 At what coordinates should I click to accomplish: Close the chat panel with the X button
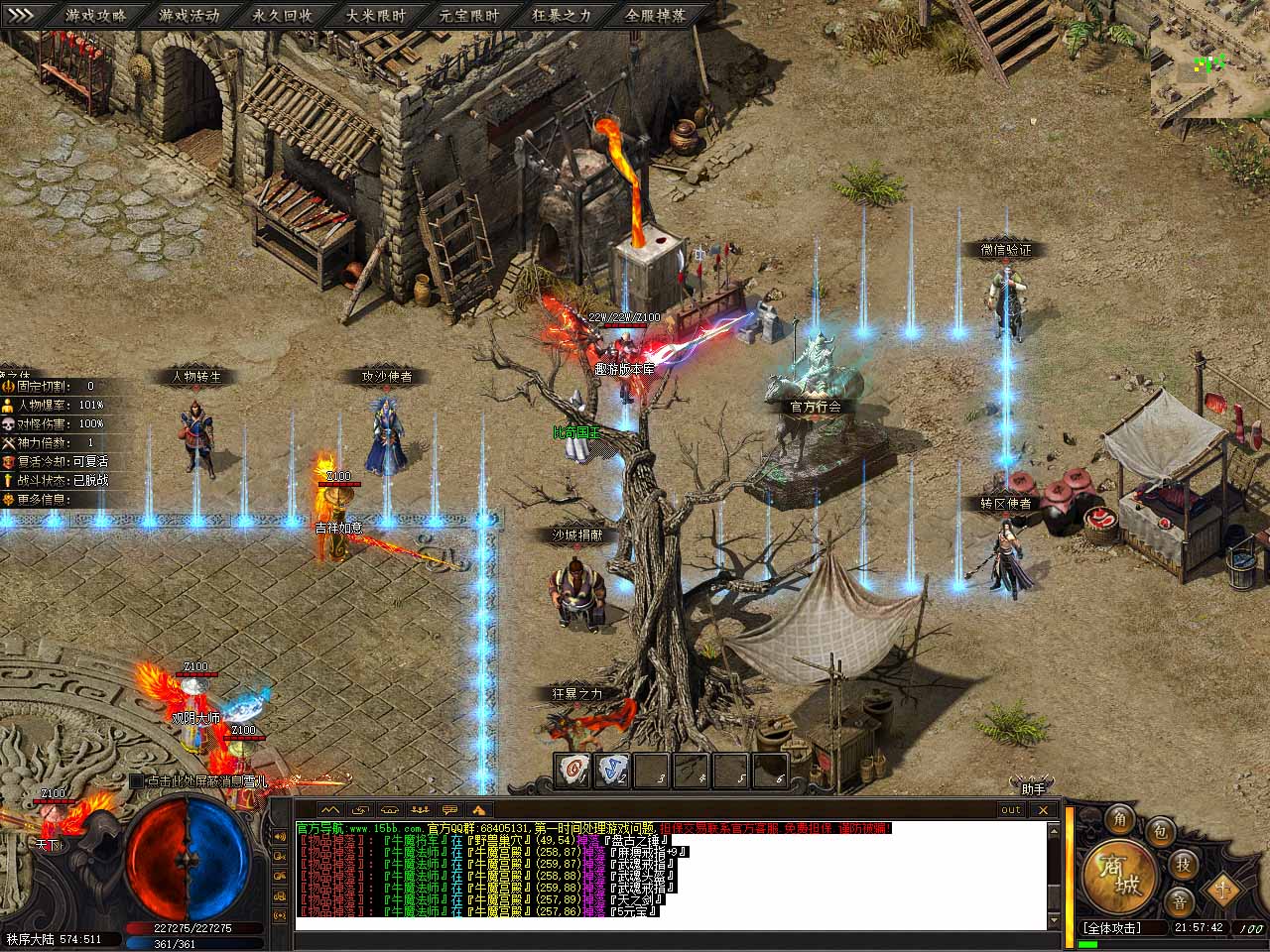[x=1043, y=809]
